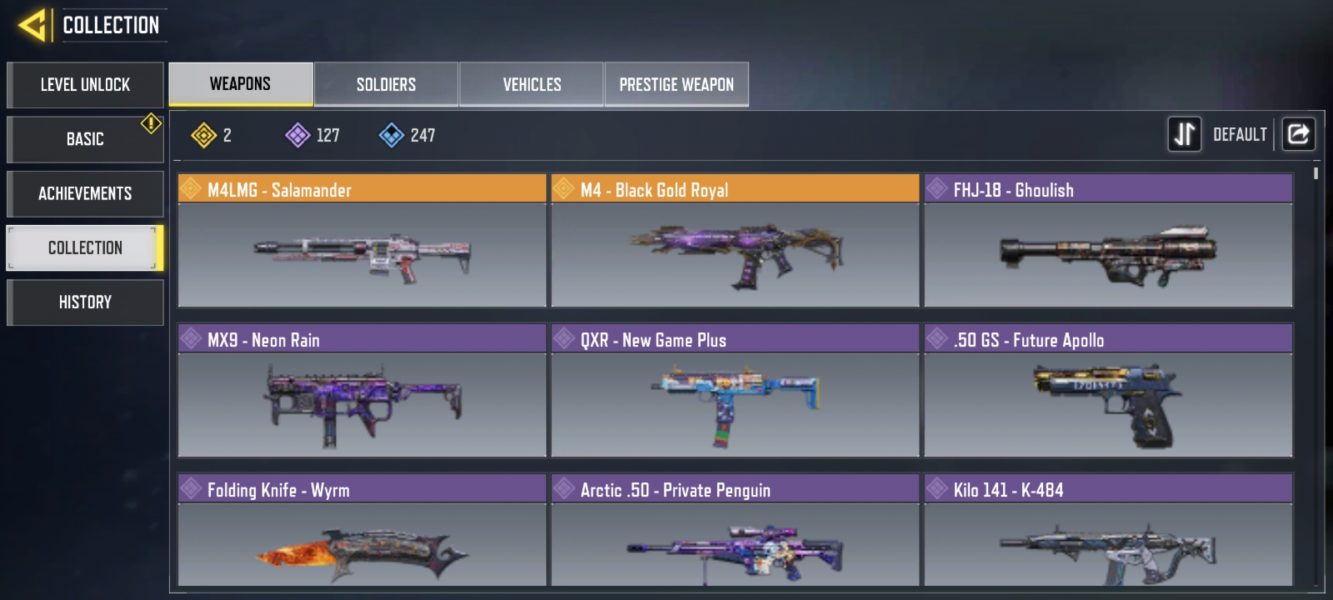Image resolution: width=1333 pixels, height=600 pixels.
Task: Switch to the Prestige Weapon tab
Action: pos(676,85)
